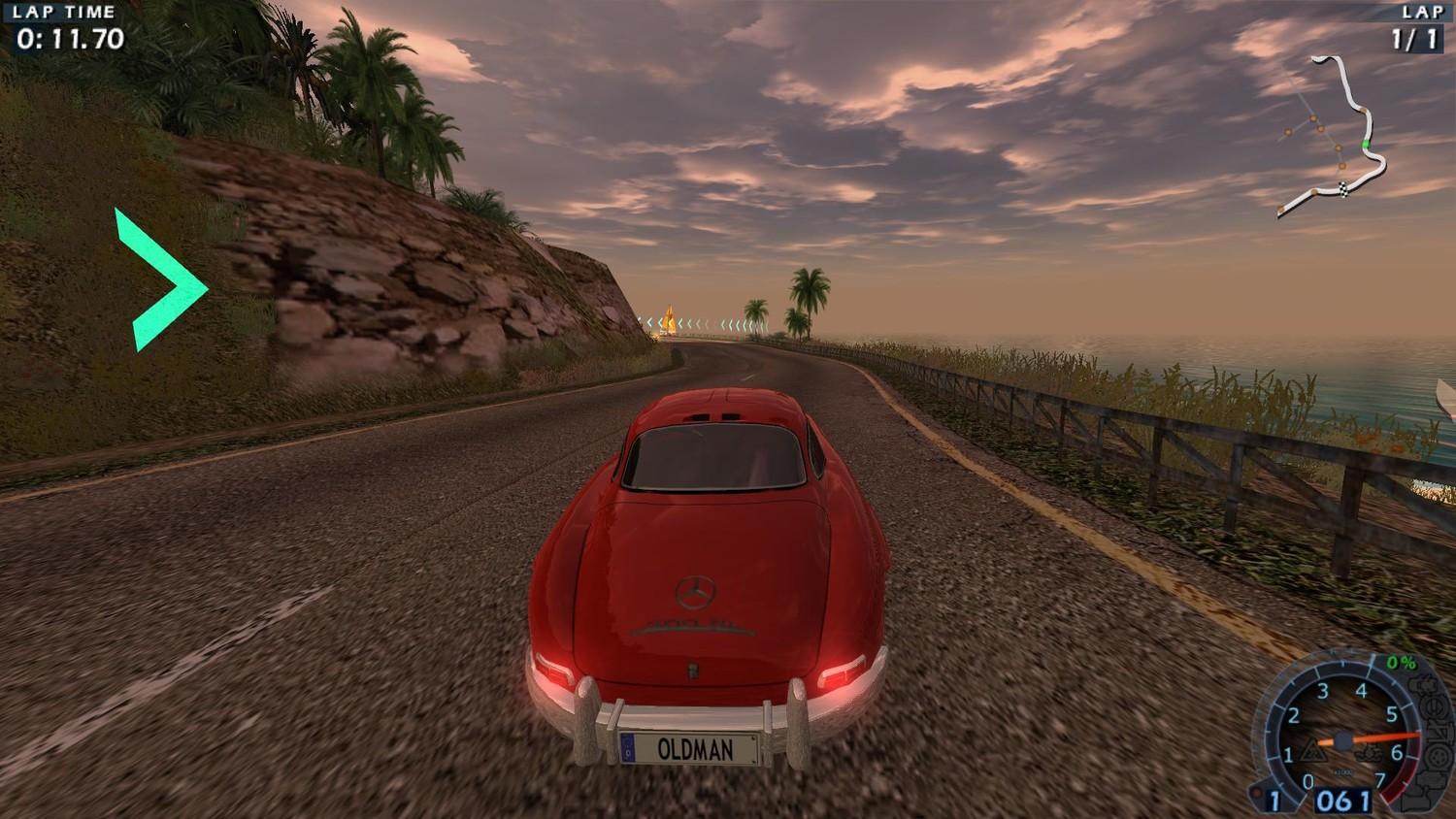Viewport: 1456px width, 819px height.
Task: Open the car damage diagram beside the tachometer
Action: [1433, 737]
